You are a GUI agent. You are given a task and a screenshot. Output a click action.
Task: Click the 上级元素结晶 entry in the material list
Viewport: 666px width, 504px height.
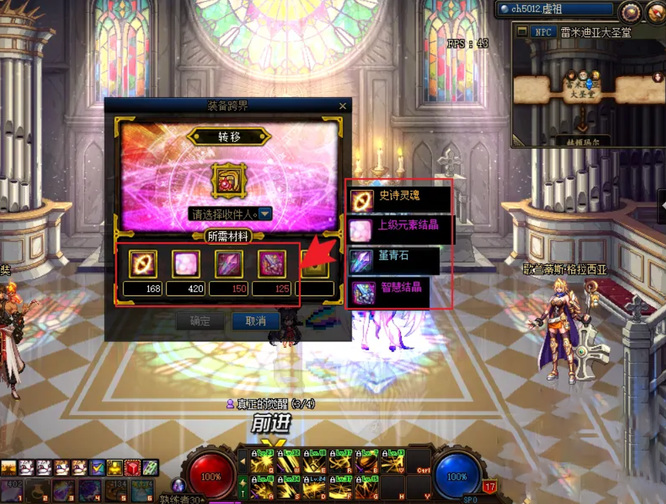[x=398, y=226]
